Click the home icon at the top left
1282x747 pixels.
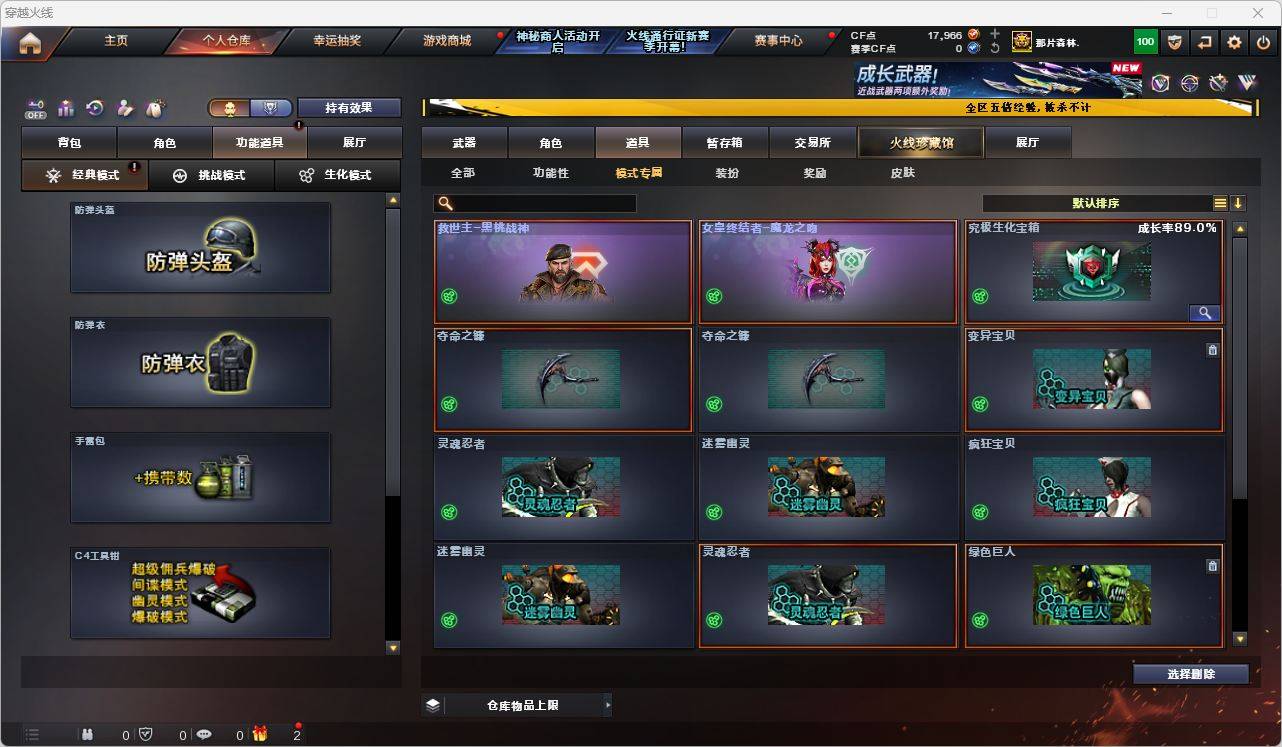click(x=29, y=41)
